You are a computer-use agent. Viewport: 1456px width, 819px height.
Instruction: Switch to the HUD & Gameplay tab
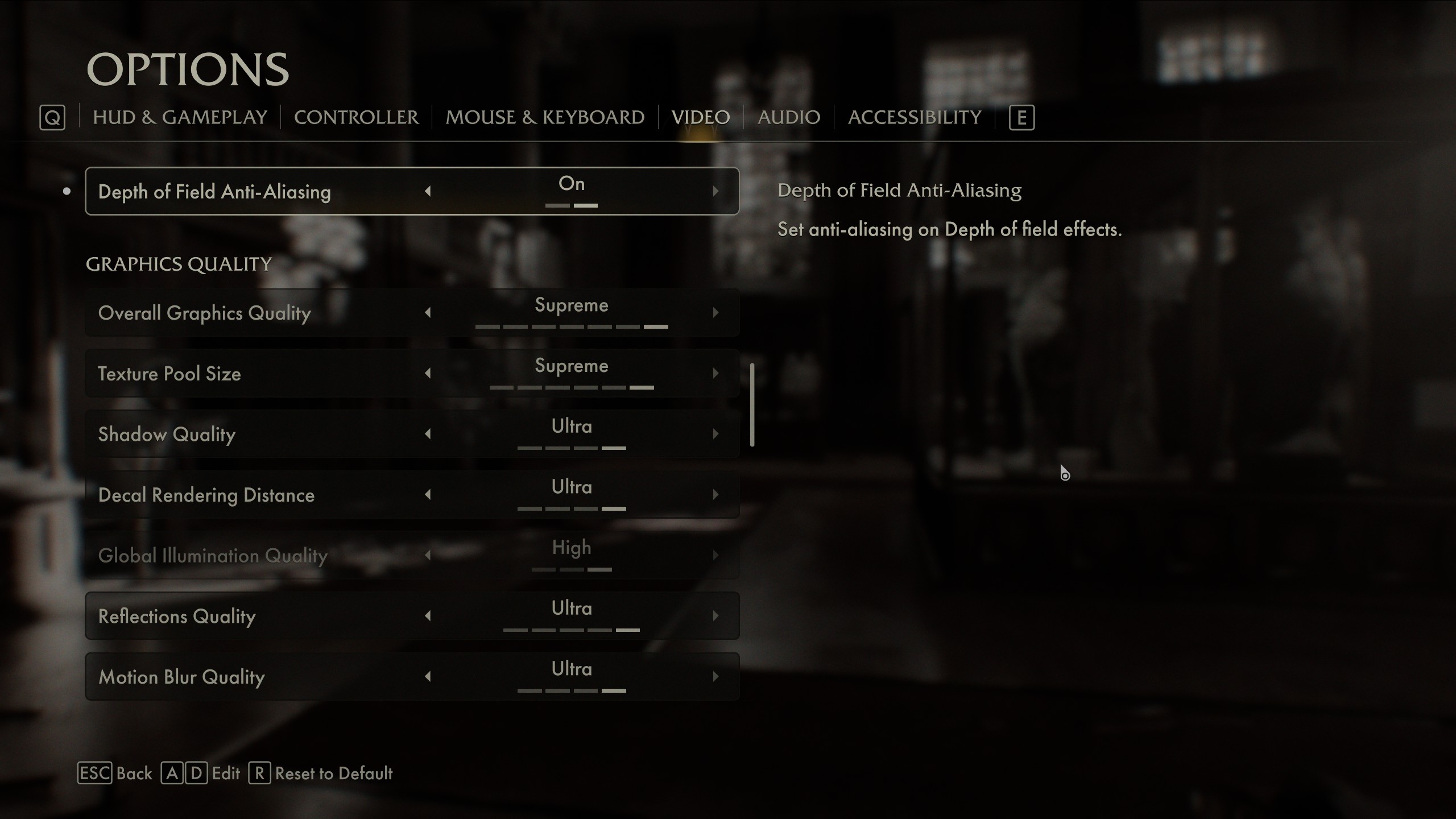click(180, 117)
